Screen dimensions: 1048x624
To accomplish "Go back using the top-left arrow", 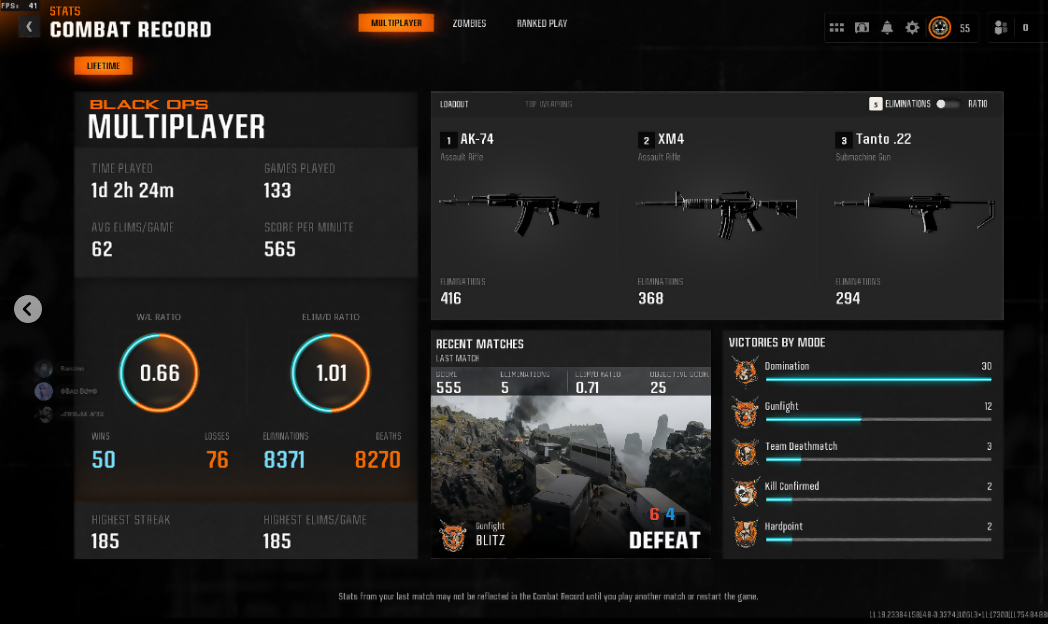I will click(x=29, y=27).
